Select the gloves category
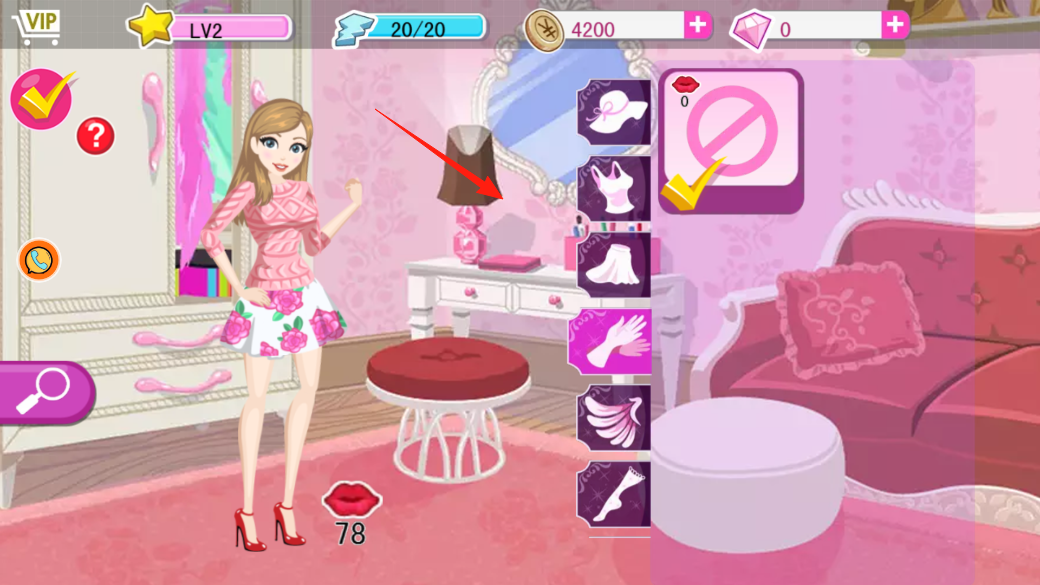This screenshot has height=585, width=1040. [x=611, y=340]
